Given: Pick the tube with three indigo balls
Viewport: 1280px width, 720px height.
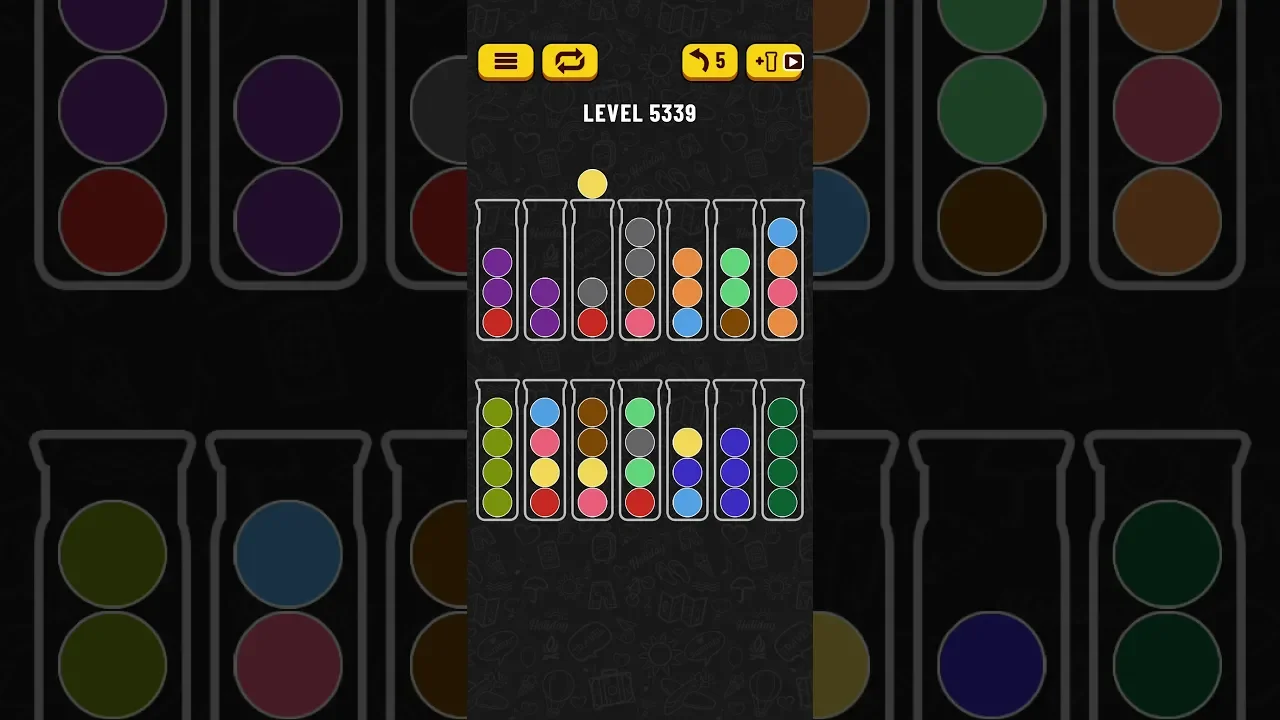Looking at the screenshot, I should coord(735,452).
